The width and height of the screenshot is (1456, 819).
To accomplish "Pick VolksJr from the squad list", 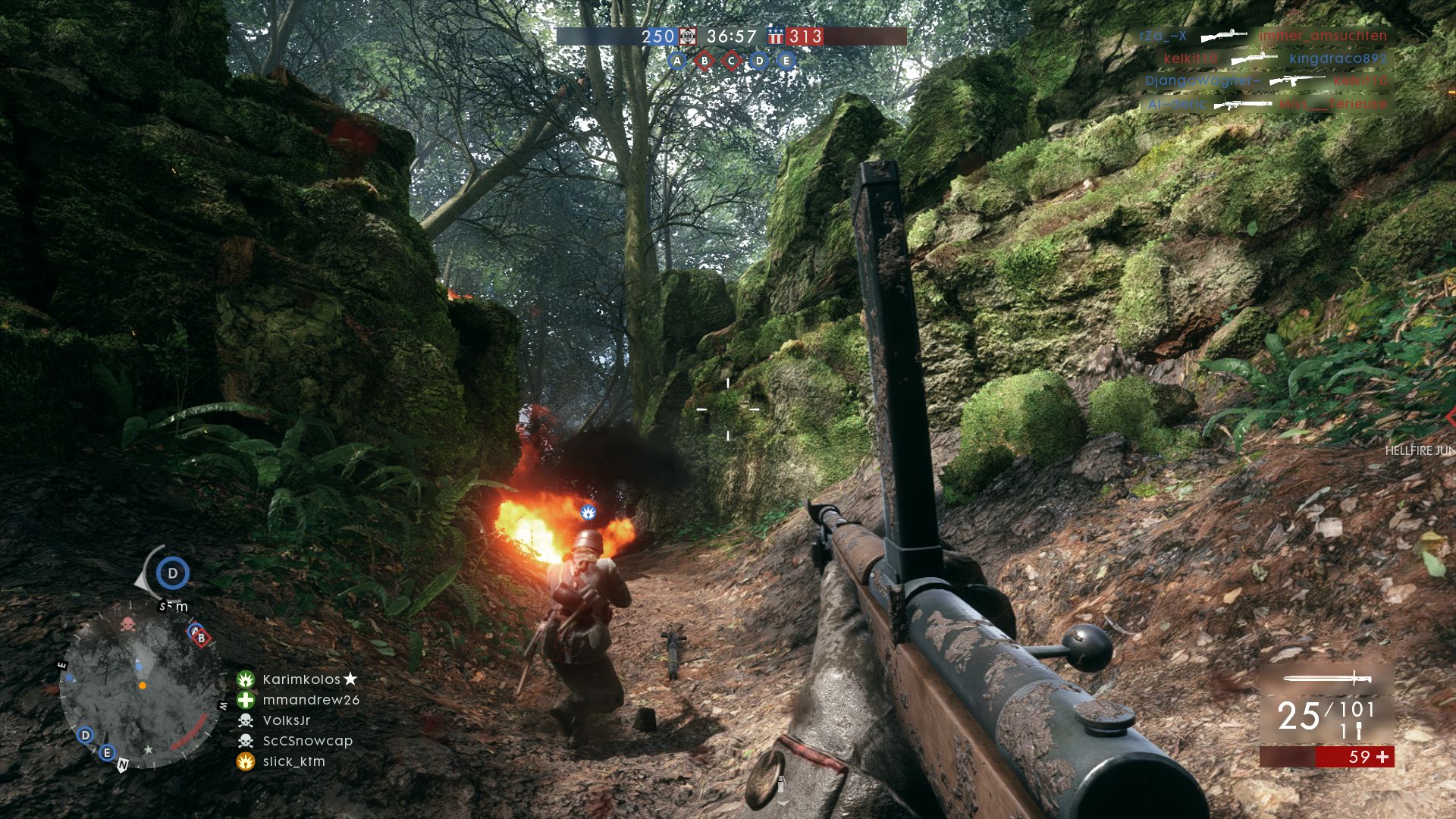I will pyautogui.click(x=286, y=720).
